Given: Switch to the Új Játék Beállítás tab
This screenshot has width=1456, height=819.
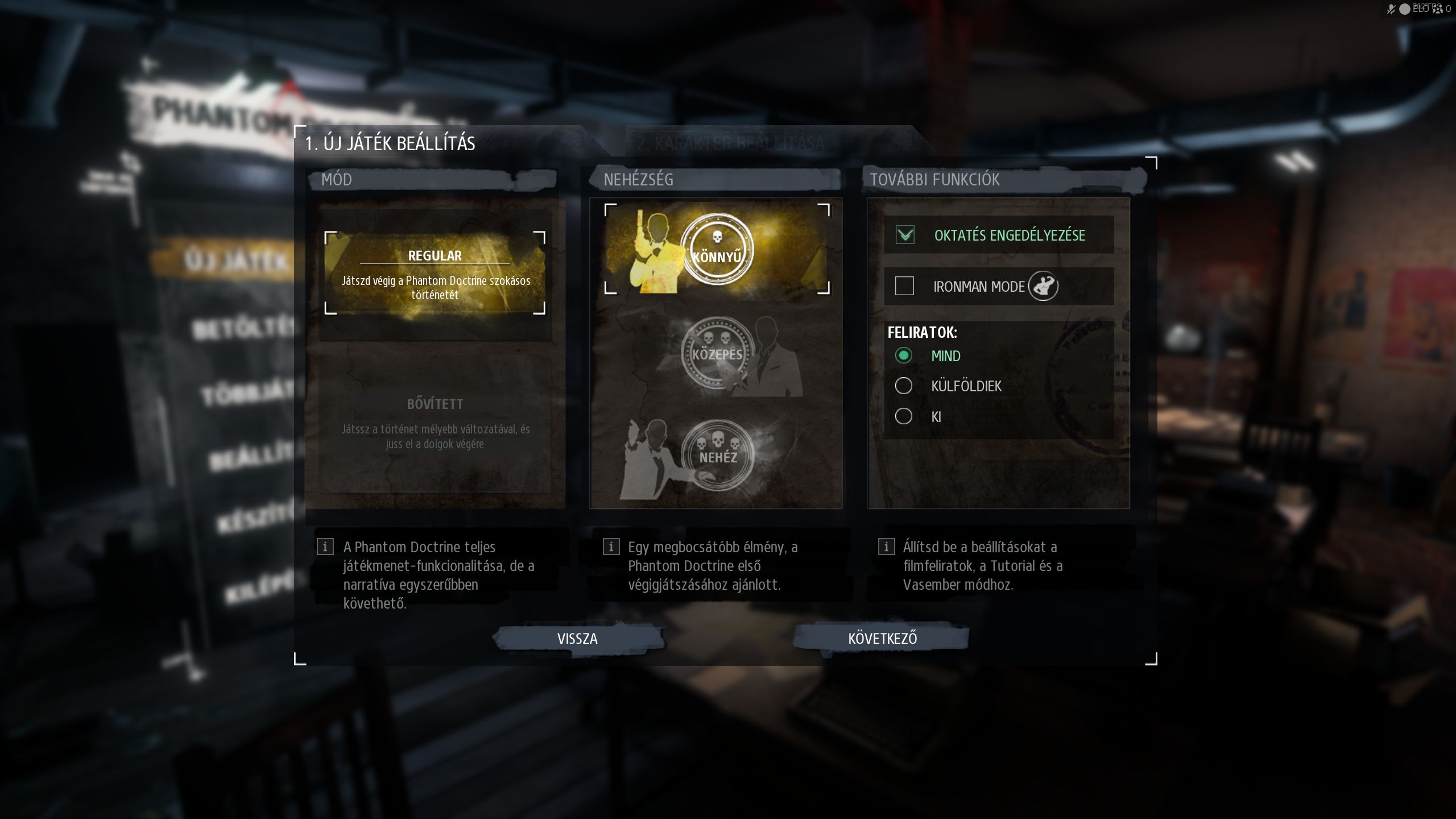Looking at the screenshot, I should [390, 143].
